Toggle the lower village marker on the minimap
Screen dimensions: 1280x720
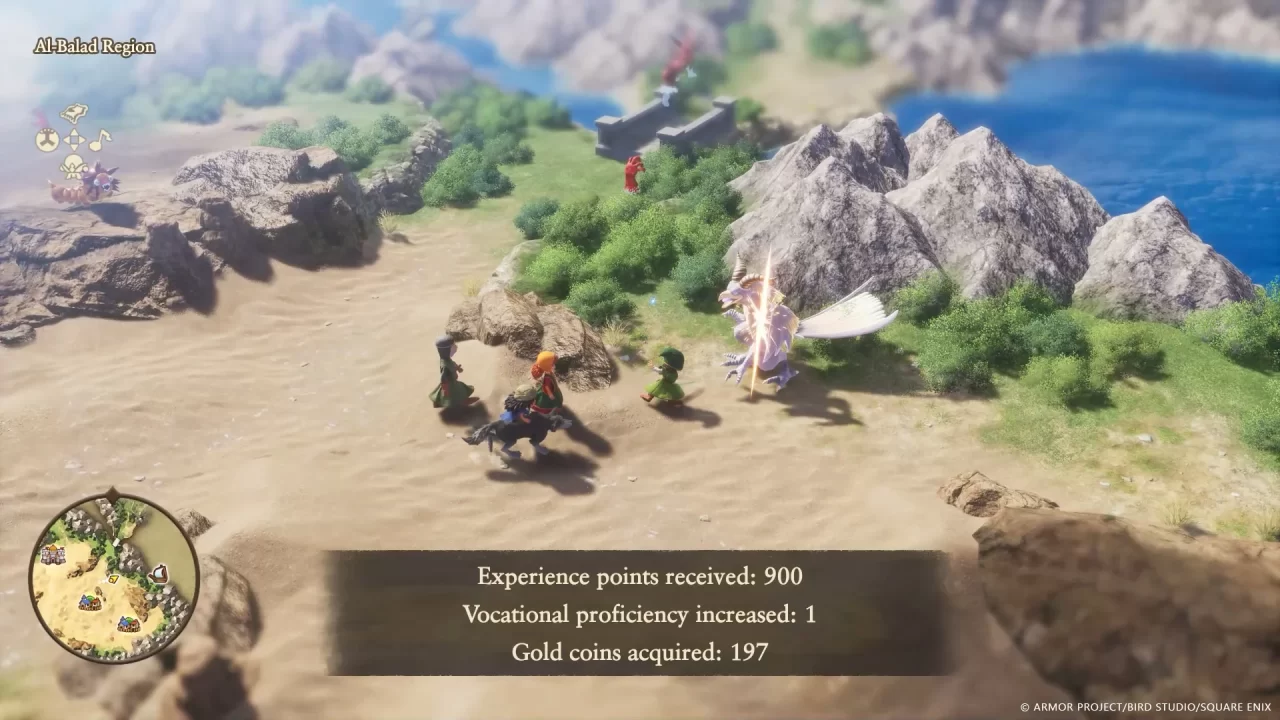coord(130,623)
